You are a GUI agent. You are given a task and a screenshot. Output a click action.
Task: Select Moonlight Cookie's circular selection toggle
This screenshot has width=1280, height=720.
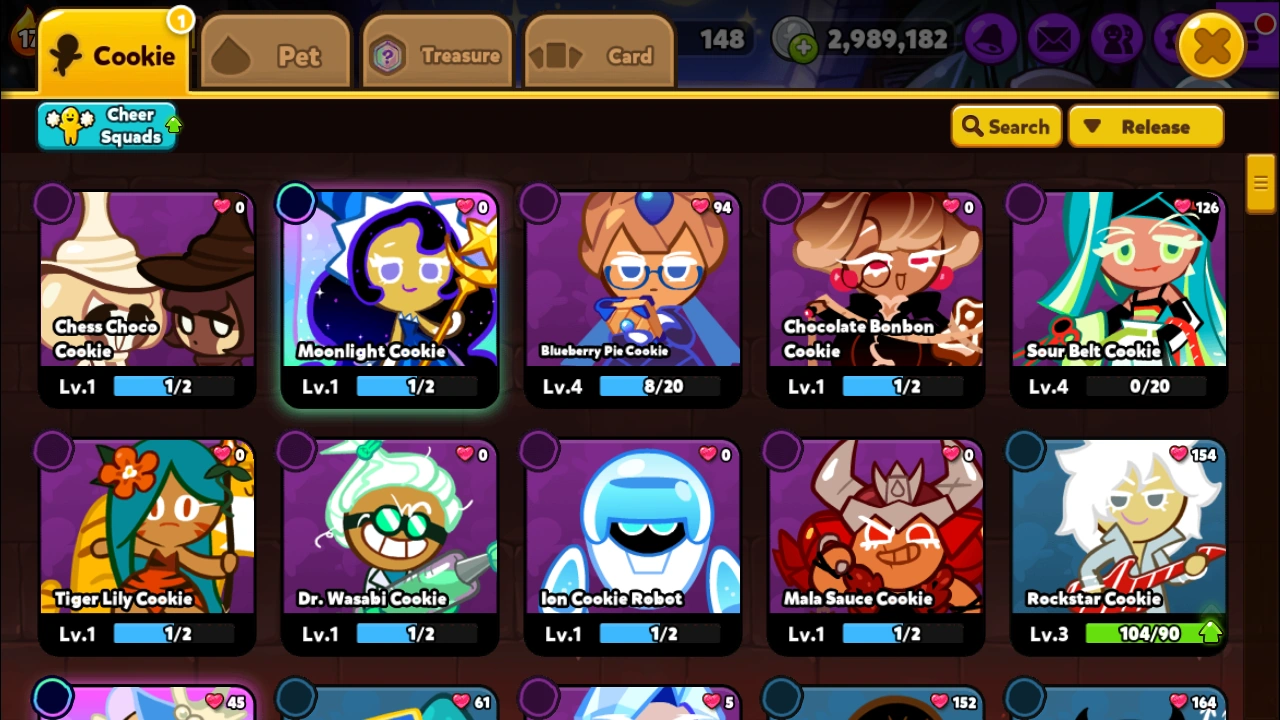[295, 203]
